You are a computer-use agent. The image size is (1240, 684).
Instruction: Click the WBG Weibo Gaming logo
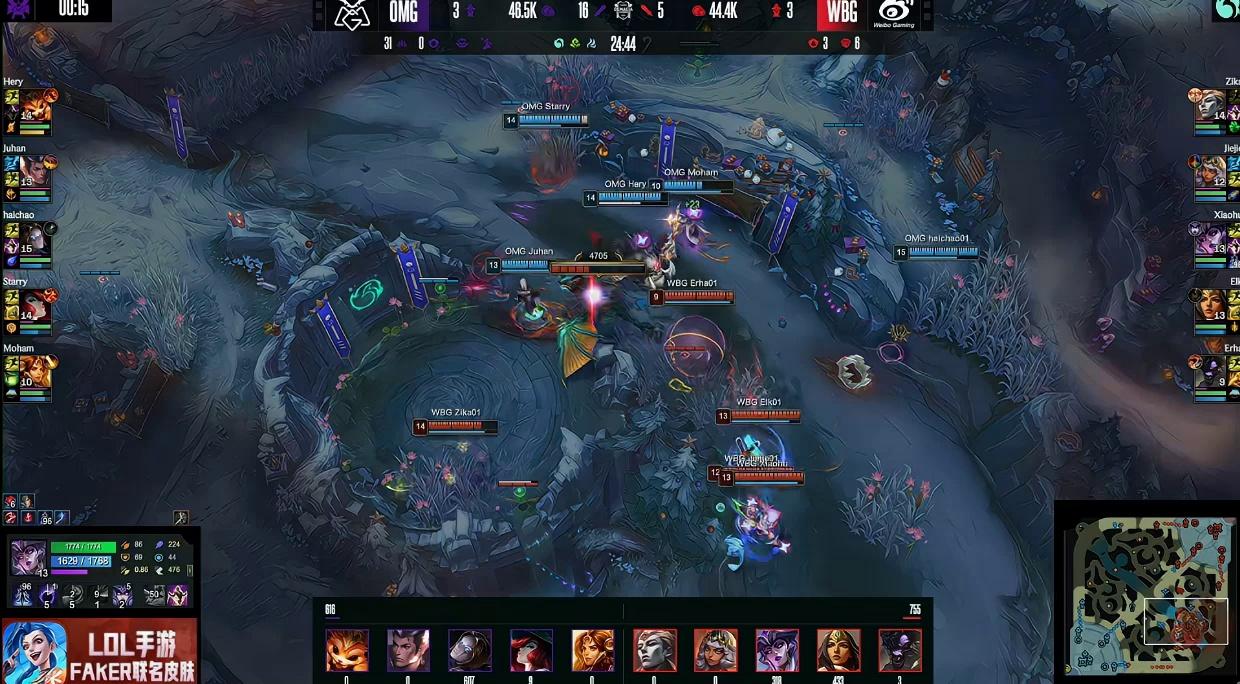894,13
